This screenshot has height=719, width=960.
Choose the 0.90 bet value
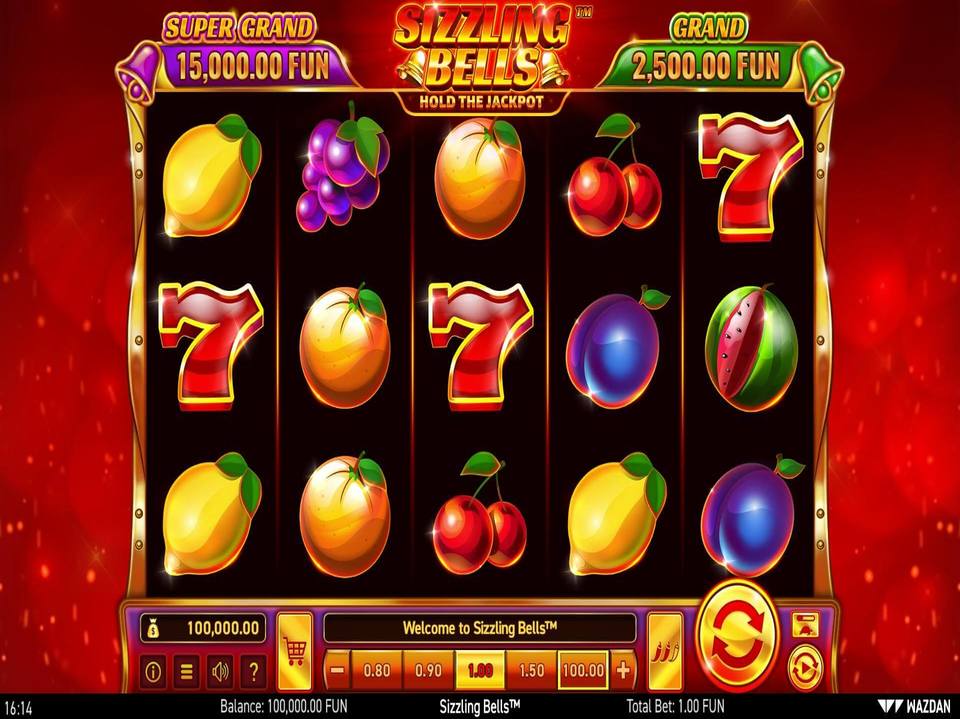coord(429,670)
